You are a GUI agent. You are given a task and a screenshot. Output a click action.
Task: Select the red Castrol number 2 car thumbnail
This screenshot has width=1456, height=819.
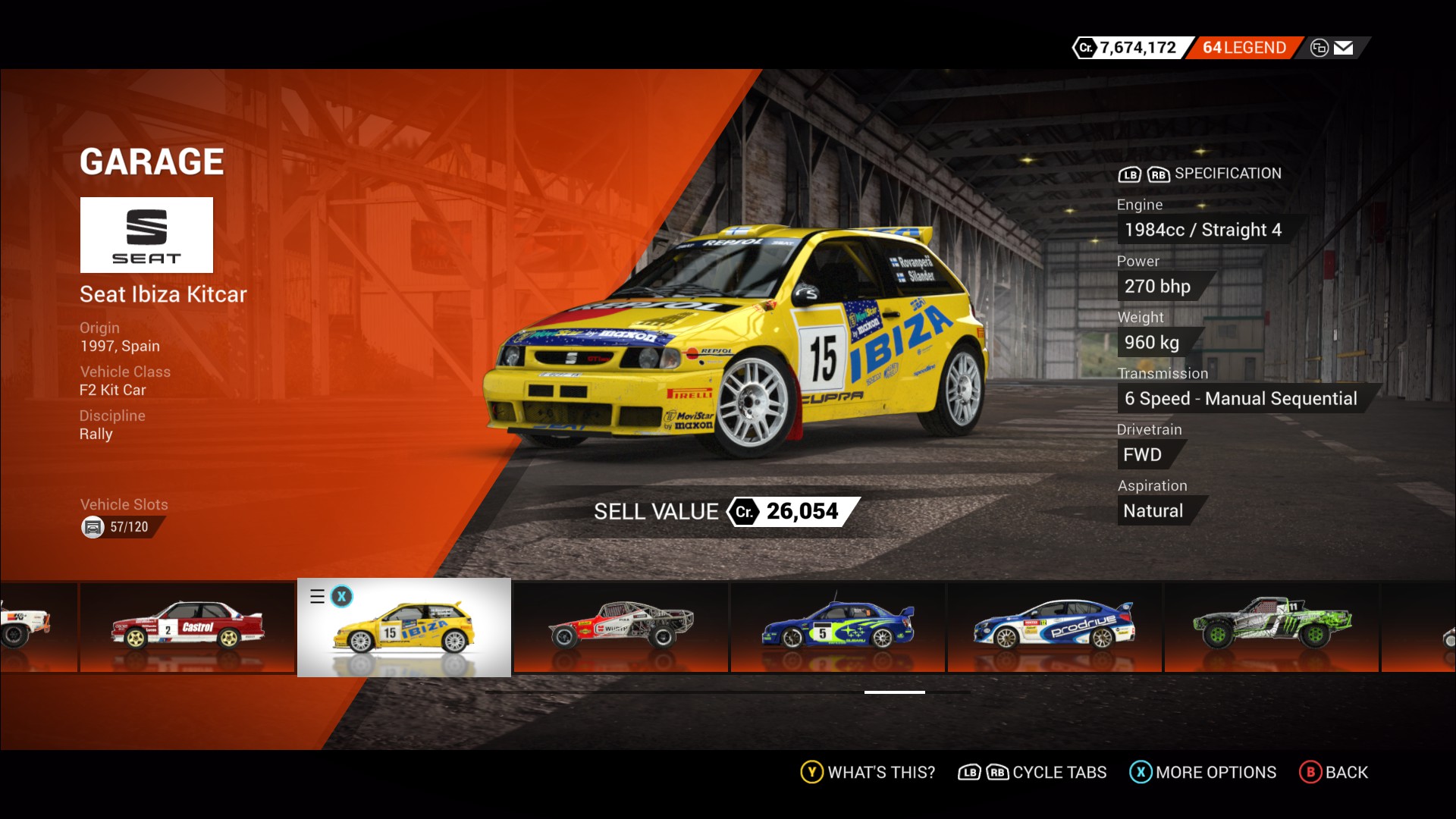click(187, 626)
